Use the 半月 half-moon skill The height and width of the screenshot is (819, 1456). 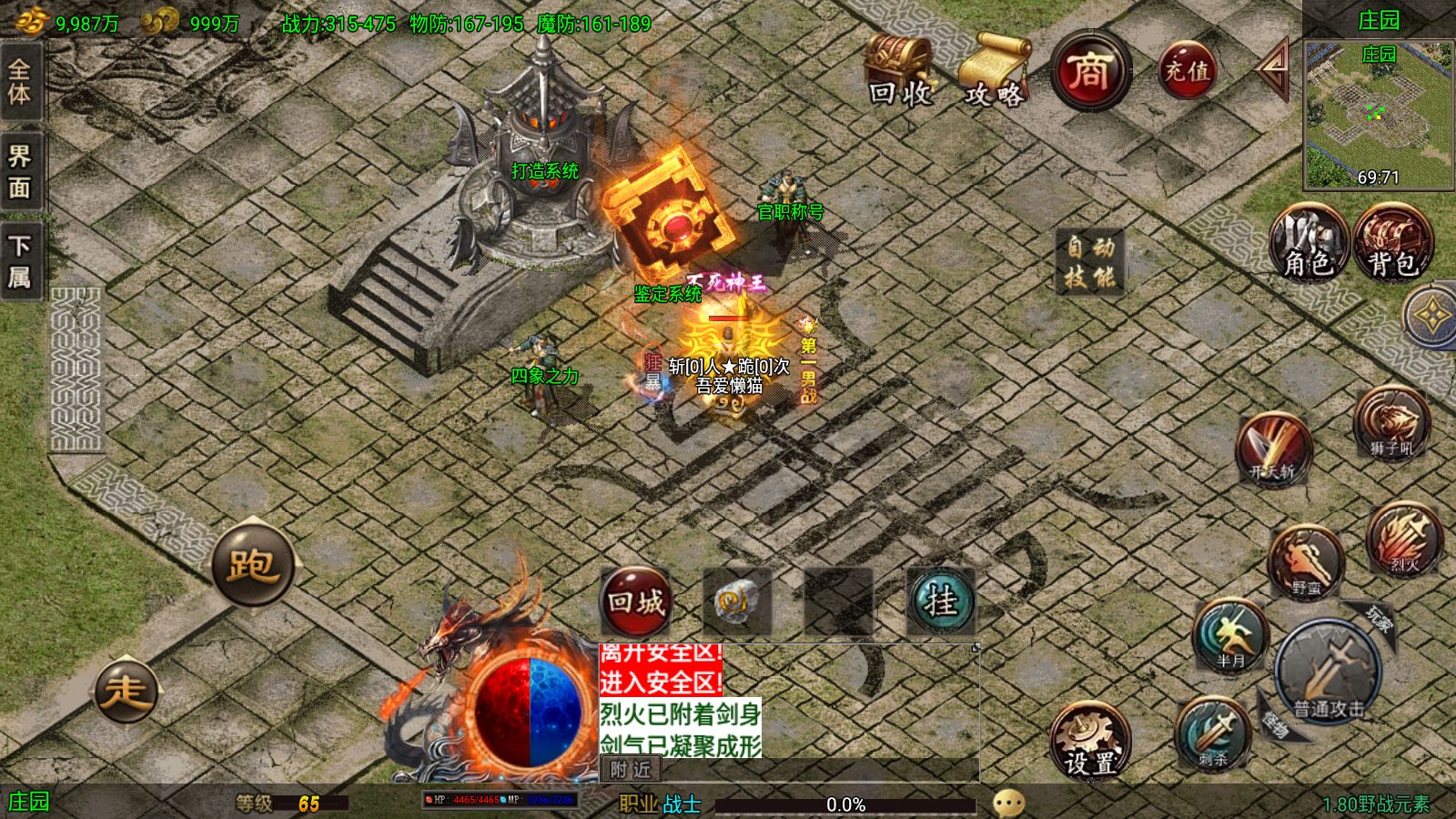tap(1230, 636)
